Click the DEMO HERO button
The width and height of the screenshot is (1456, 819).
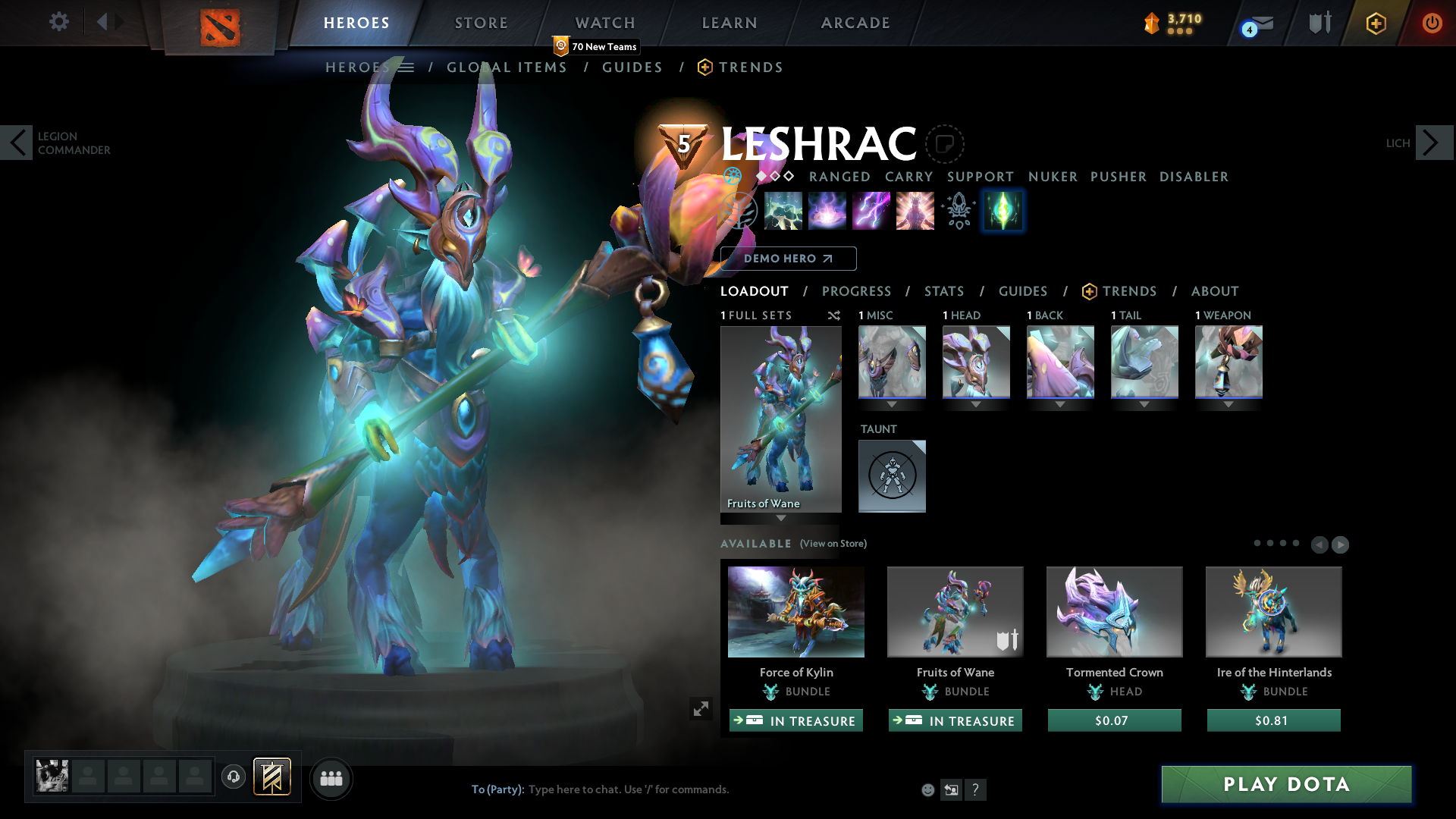click(788, 259)
